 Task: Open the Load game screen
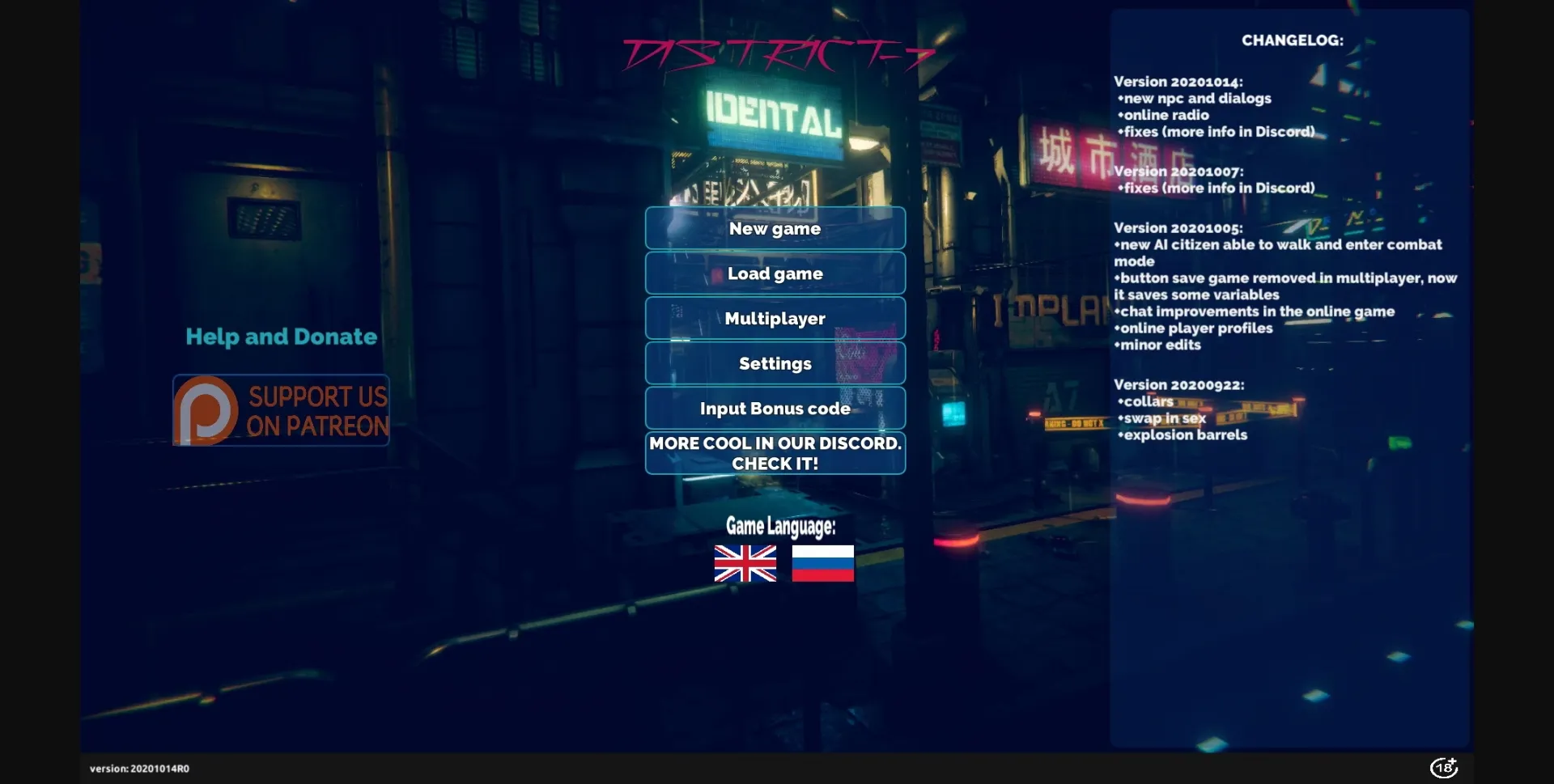(x=775, y=273)
